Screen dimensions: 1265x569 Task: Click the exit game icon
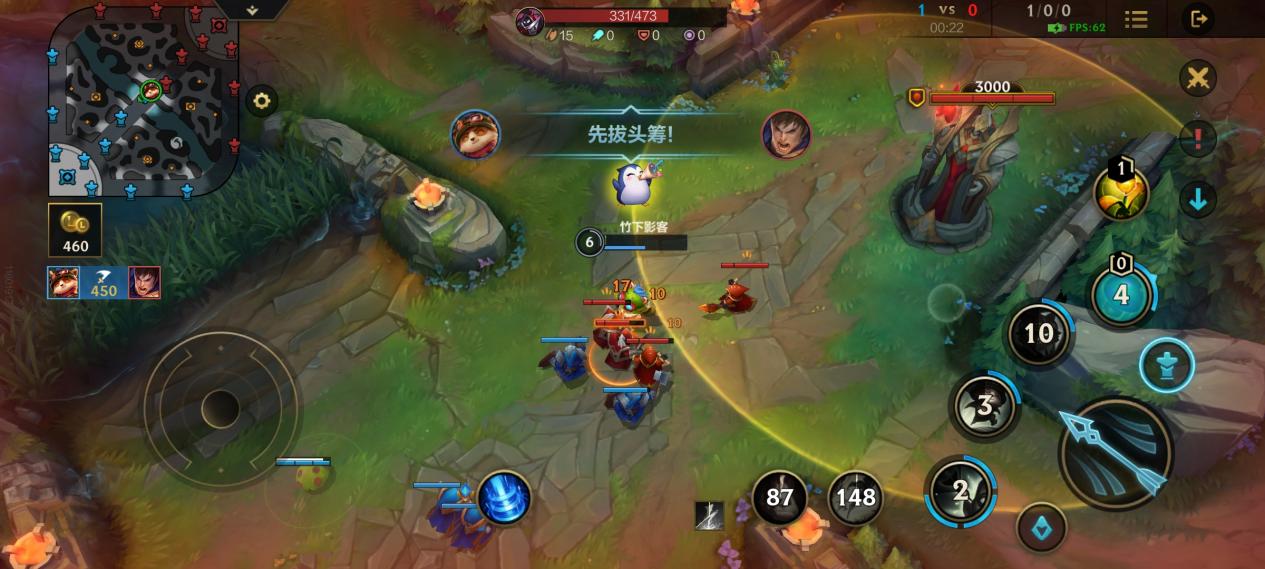(x=1197, y=19)
